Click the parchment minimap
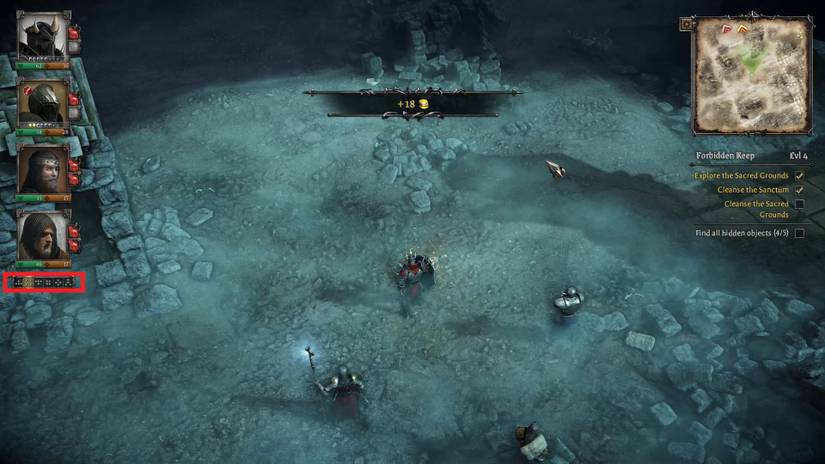This screenshot has height=464, width=825. (x=752, y=76)
